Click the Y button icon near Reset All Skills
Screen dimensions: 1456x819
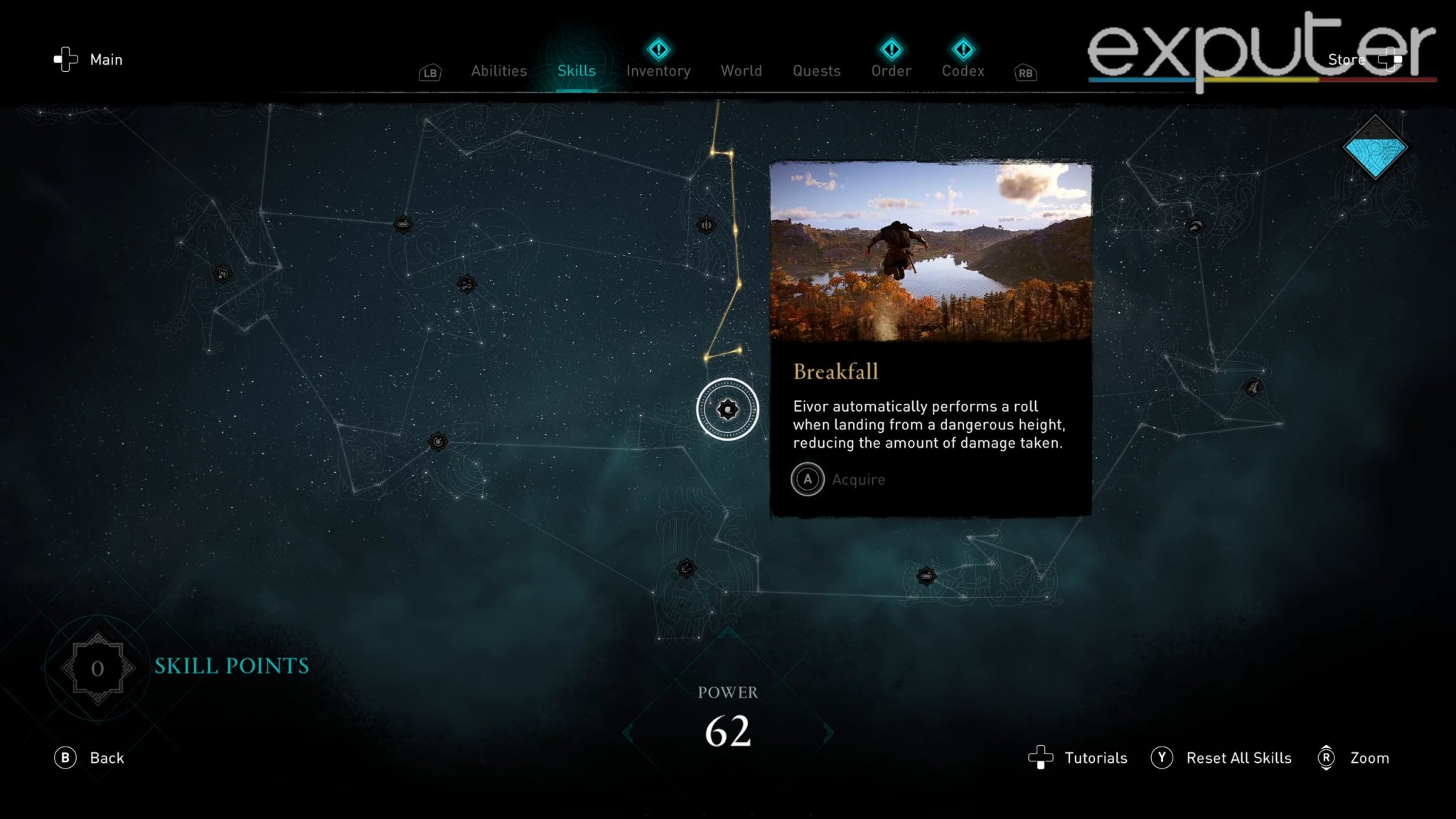pos(1161,758)
